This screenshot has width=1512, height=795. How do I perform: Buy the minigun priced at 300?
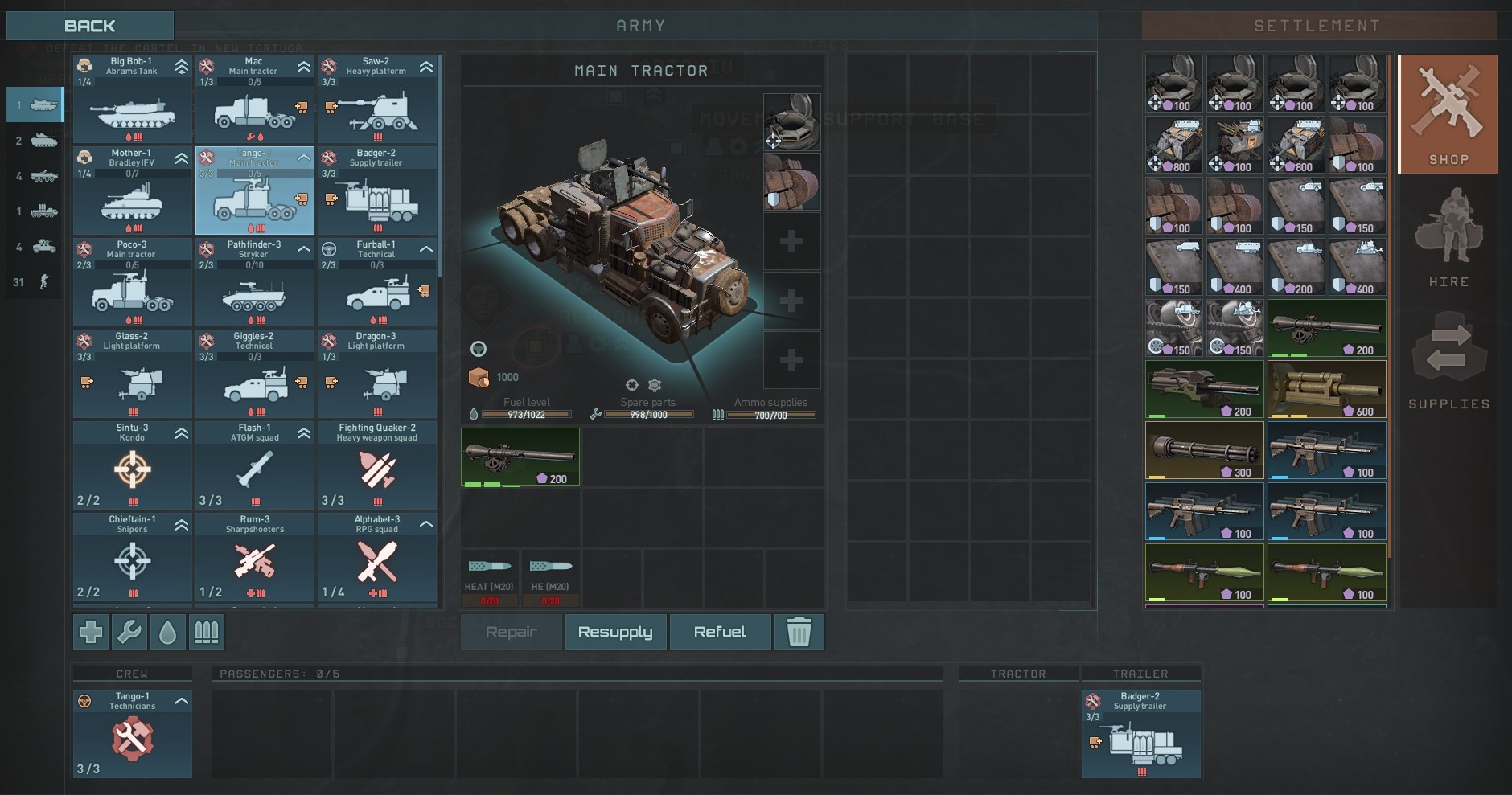[x=1204, y=450]
